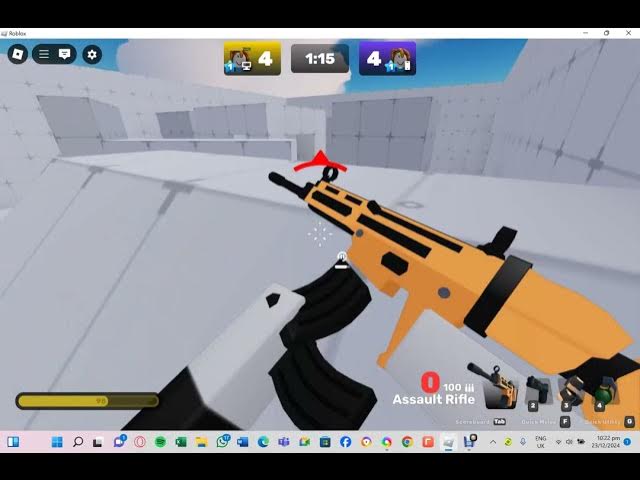Toggle the chat bubble button
The image size is (640, 480).
click(x=65, y=54)
